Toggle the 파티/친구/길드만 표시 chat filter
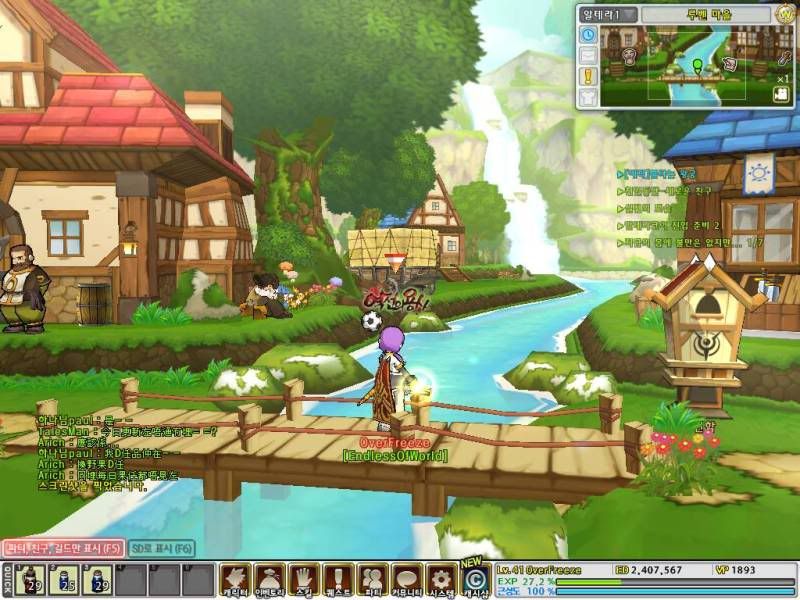This screenshot has width=800, height=600. click(x=62, y=548)
